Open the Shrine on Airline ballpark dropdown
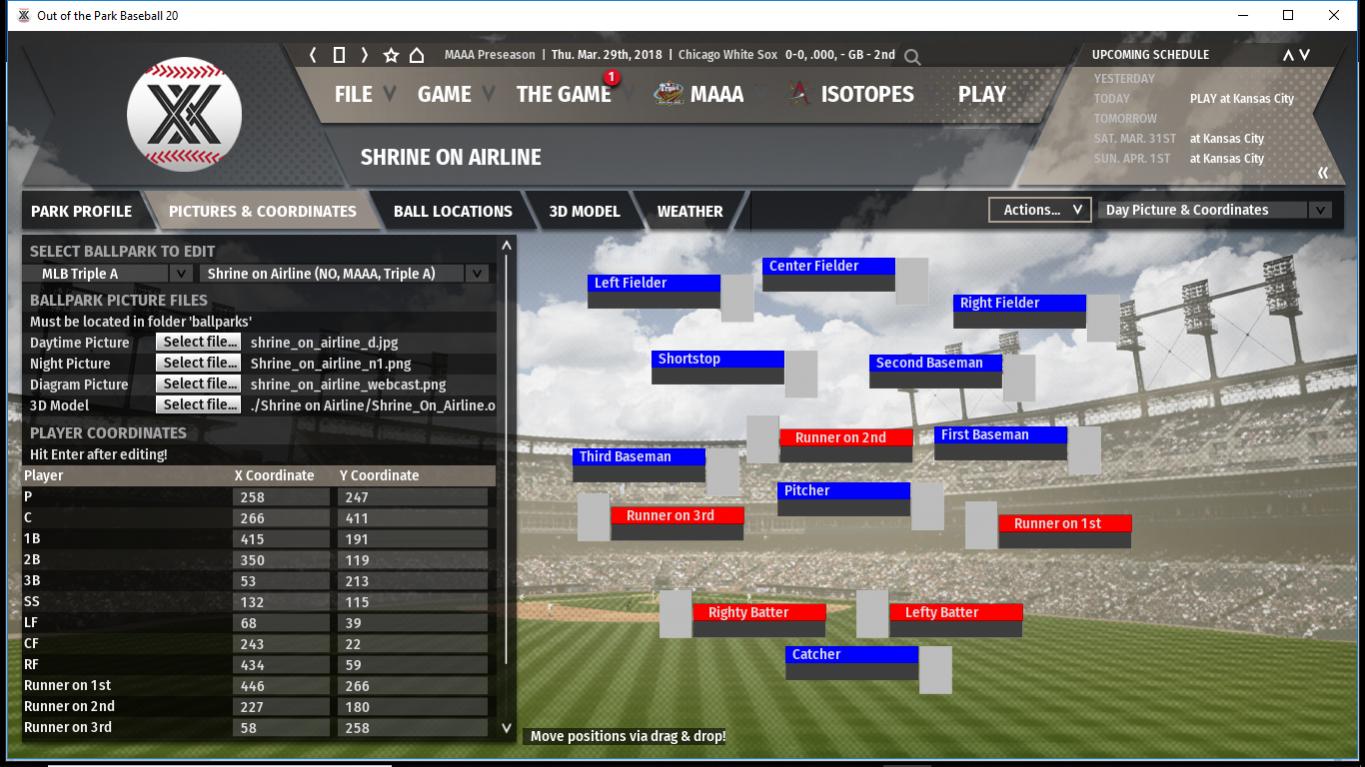This screenshot has width=1365, height=767. tap(345, 273)
